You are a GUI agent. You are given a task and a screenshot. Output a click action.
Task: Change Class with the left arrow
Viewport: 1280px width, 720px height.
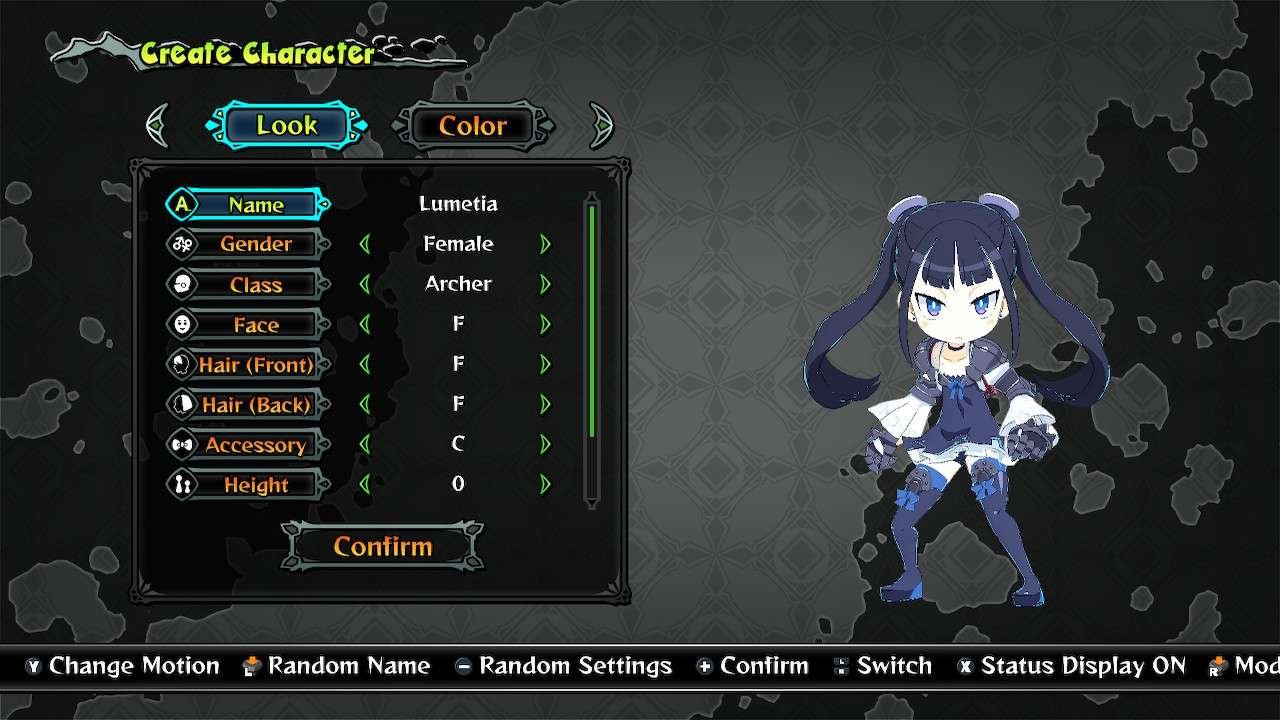pos(364,284)
